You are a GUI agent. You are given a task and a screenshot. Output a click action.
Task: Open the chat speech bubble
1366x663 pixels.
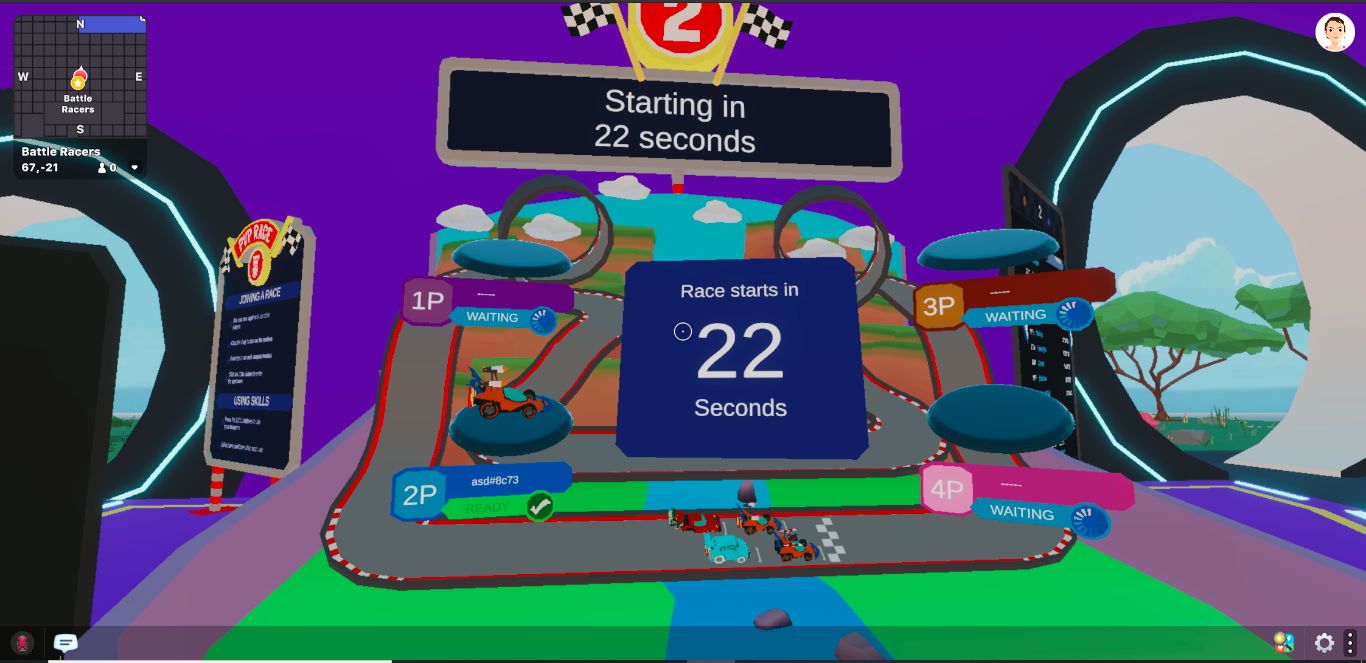click(x=66, y=643)
